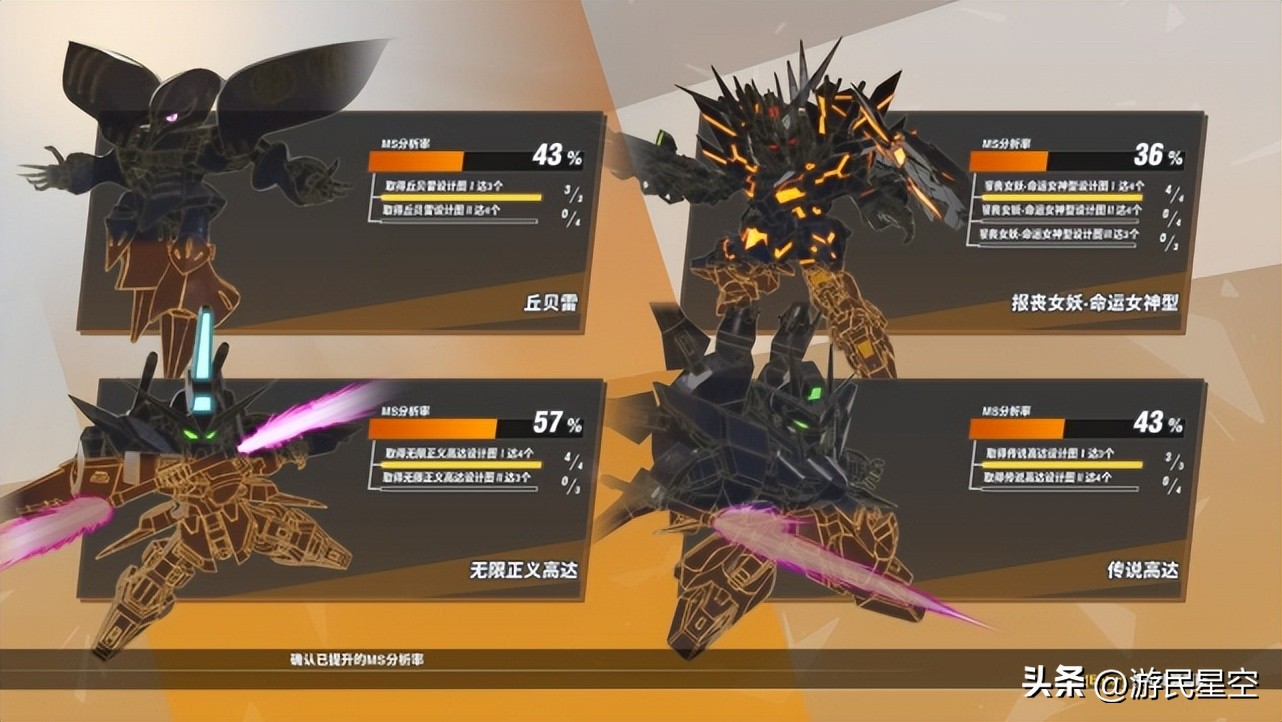The image size is (1282, 722).
Task: Choose the 无限正义高达 analysis panel
Action: [x=400, y=490]
